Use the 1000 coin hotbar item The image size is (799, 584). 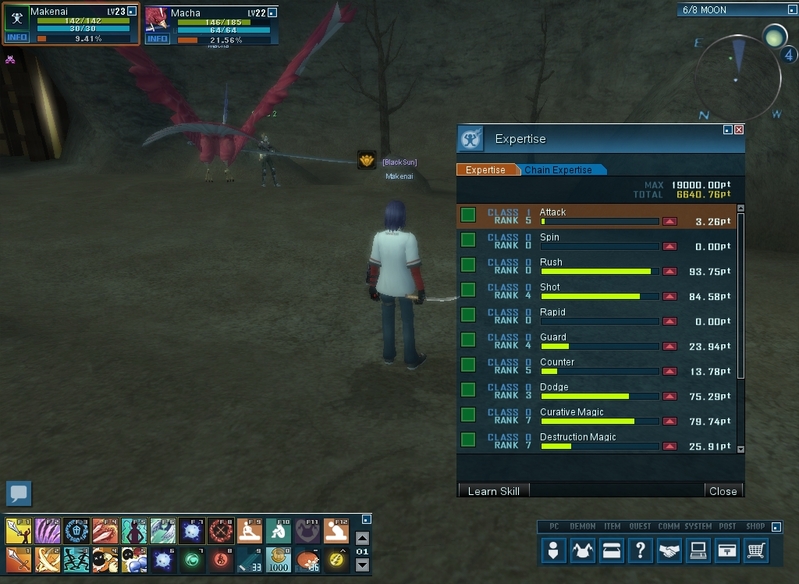click(x=278, y=559)
